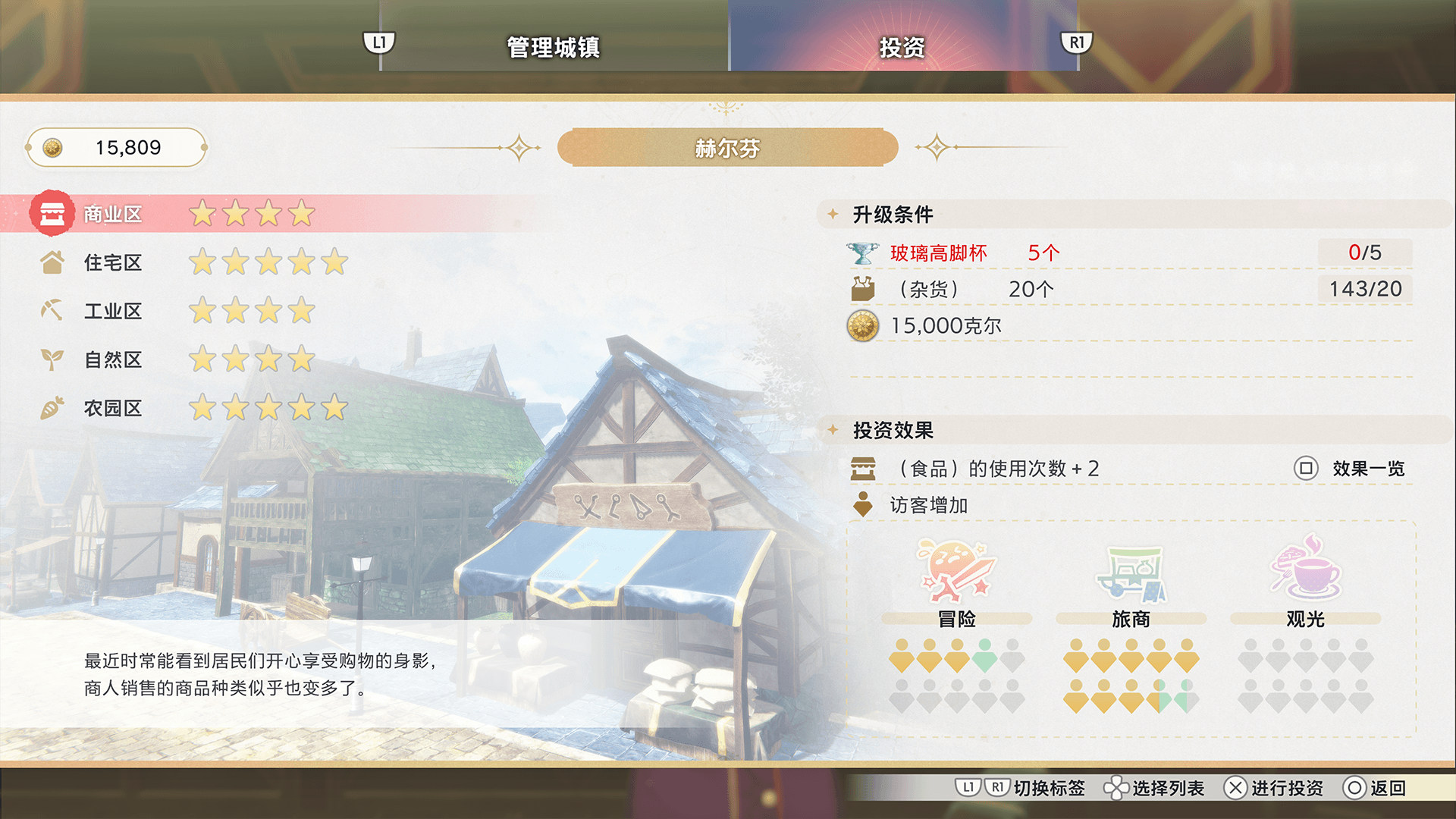Switch to the 管理城镇 tab
Image resolution: width=1456 pixels, height=819 pixels.
553,47
